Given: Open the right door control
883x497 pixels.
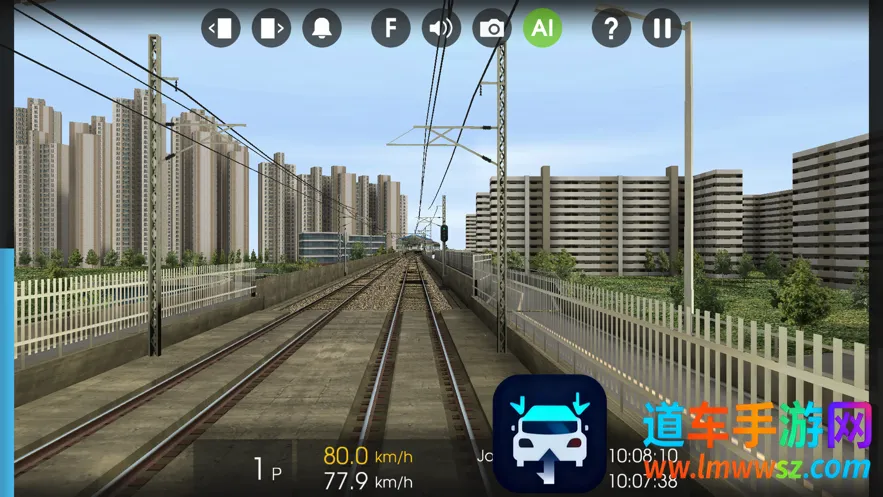Looking at the screenshot, I should (x=271, y=28).
